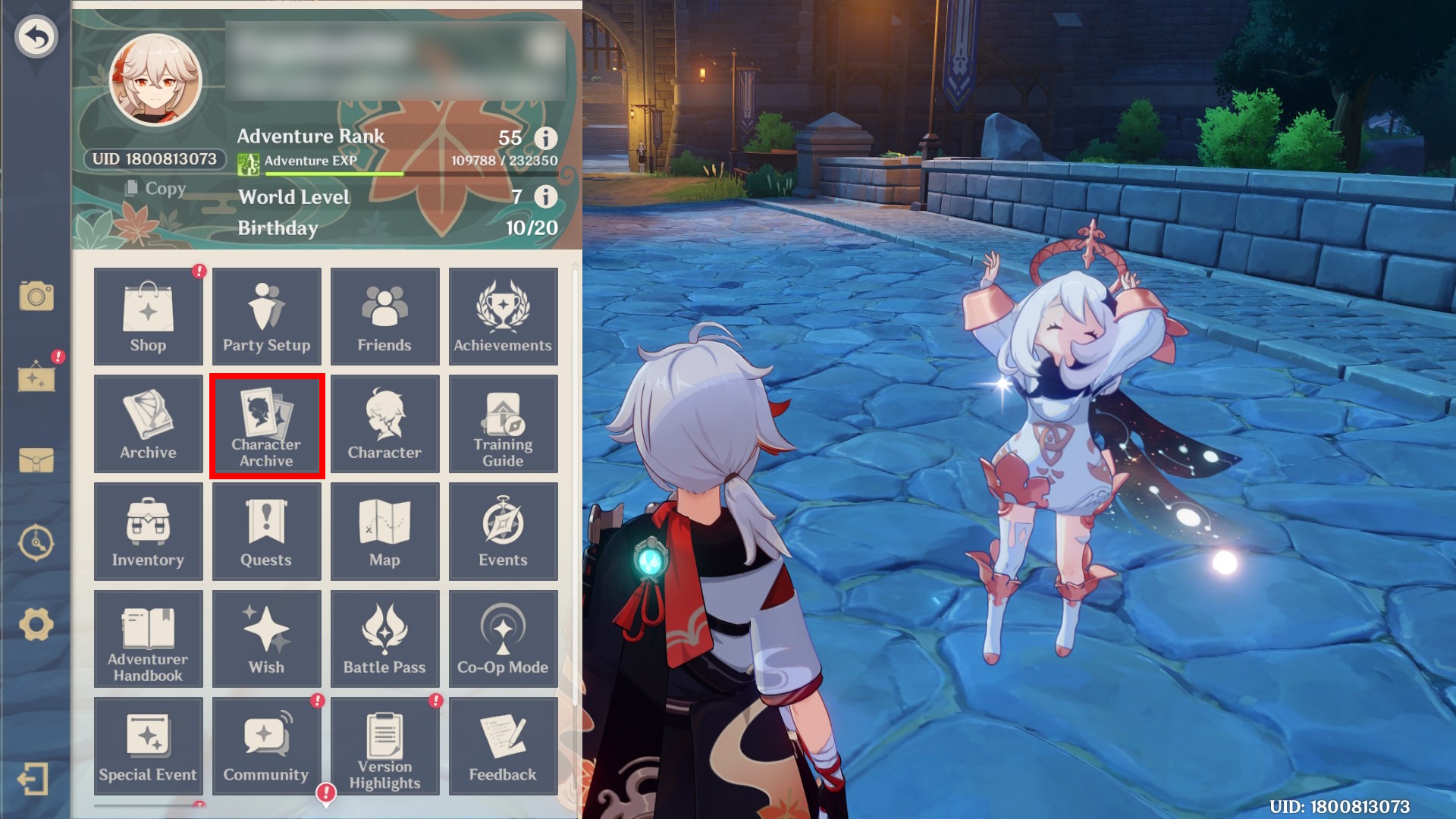Open the in-game Map
Viewport: 1456px width, 819px height.
click(x=384, y=531)
